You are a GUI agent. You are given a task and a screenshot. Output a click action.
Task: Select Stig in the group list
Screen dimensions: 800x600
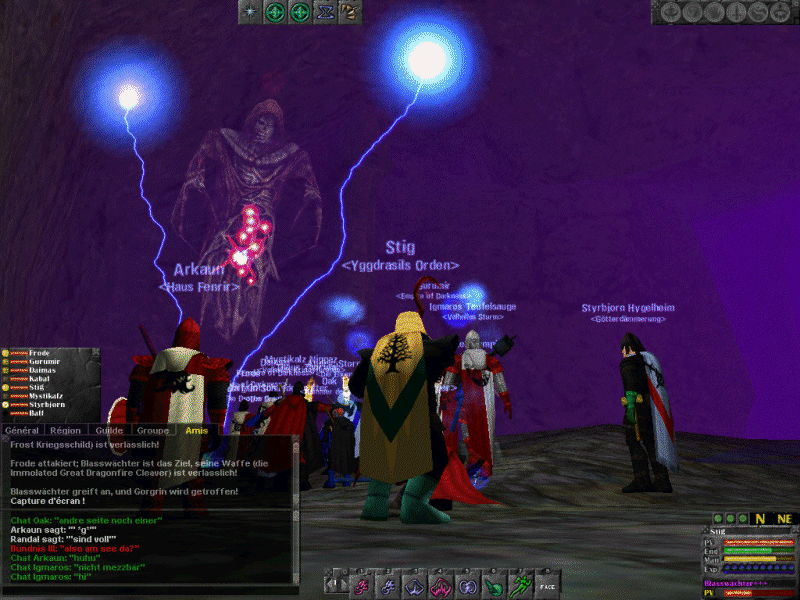37,387
